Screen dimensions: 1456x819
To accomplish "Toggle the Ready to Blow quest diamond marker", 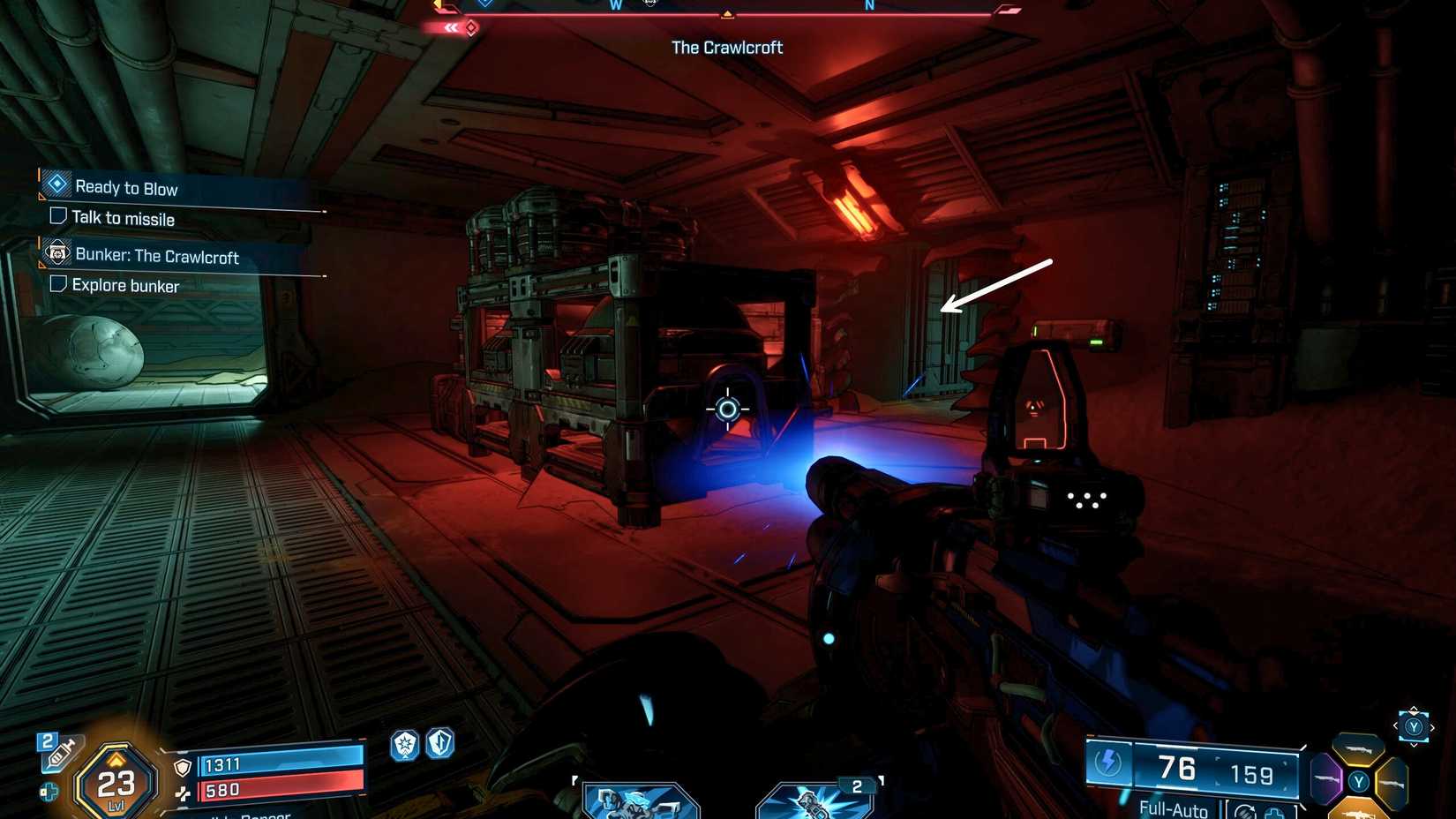I will coord(56,184).
